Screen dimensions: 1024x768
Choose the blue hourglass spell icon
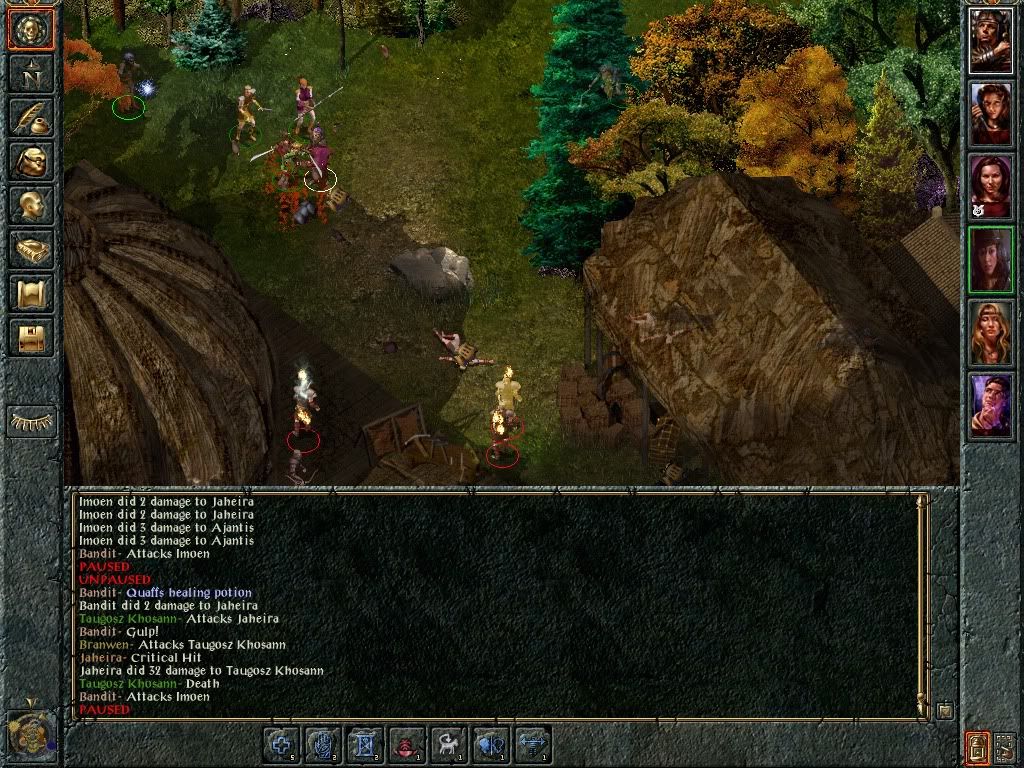366,745
